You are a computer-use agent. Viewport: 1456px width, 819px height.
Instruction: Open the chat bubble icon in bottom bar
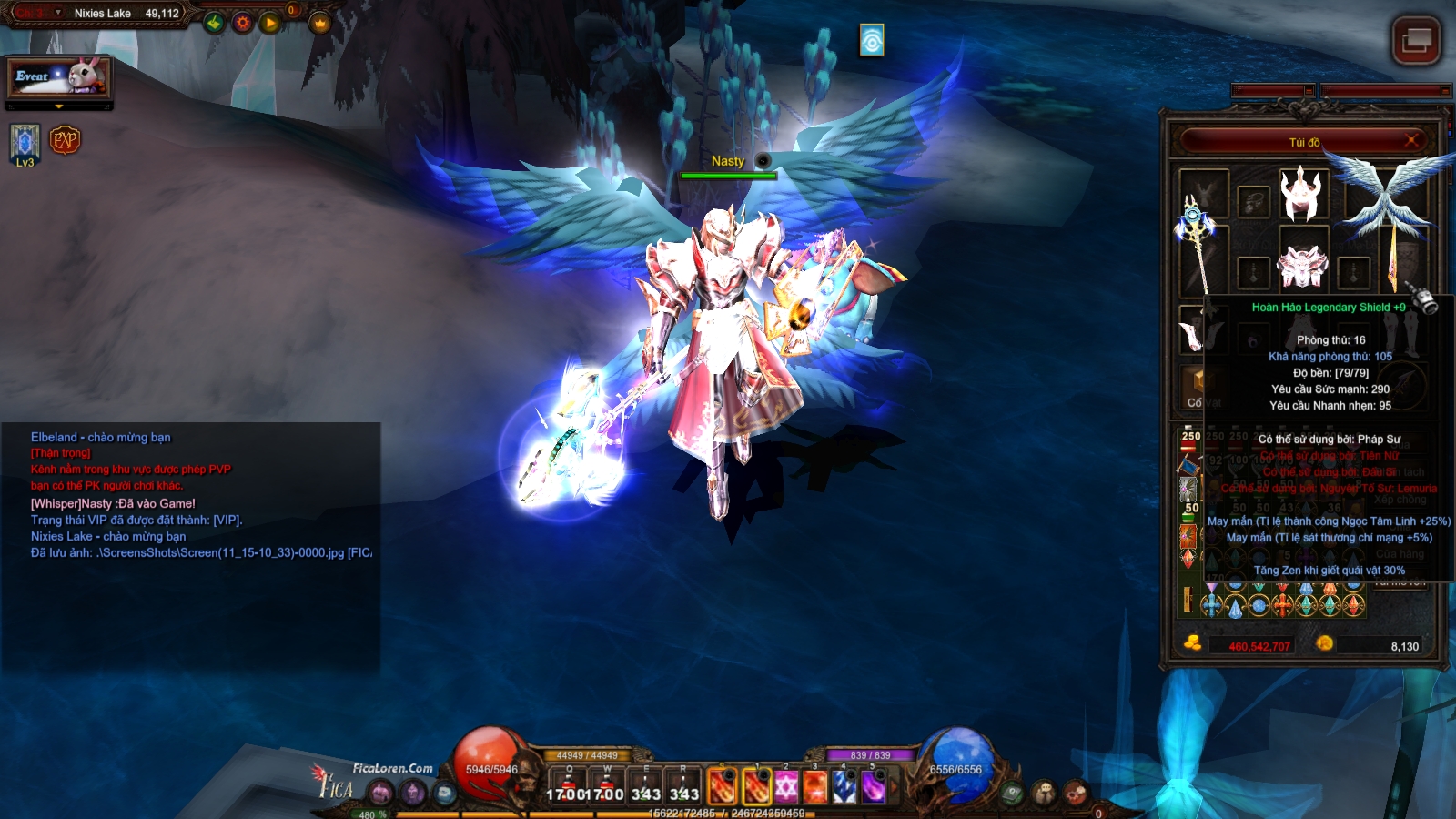pyautogui.click(x=444, y=793)
